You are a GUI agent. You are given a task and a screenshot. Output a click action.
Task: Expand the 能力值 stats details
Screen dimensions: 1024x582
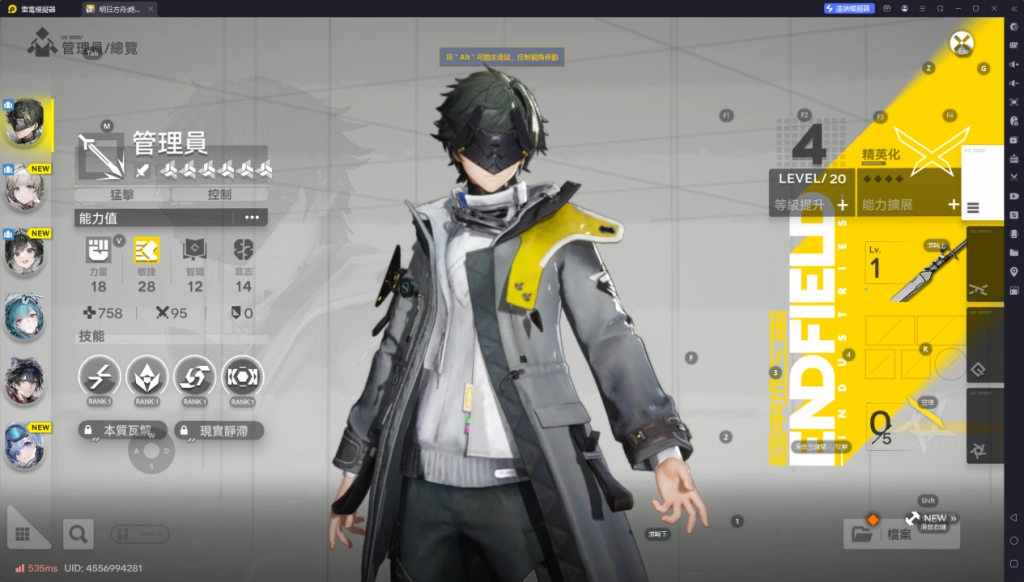[x=251, y=217]
